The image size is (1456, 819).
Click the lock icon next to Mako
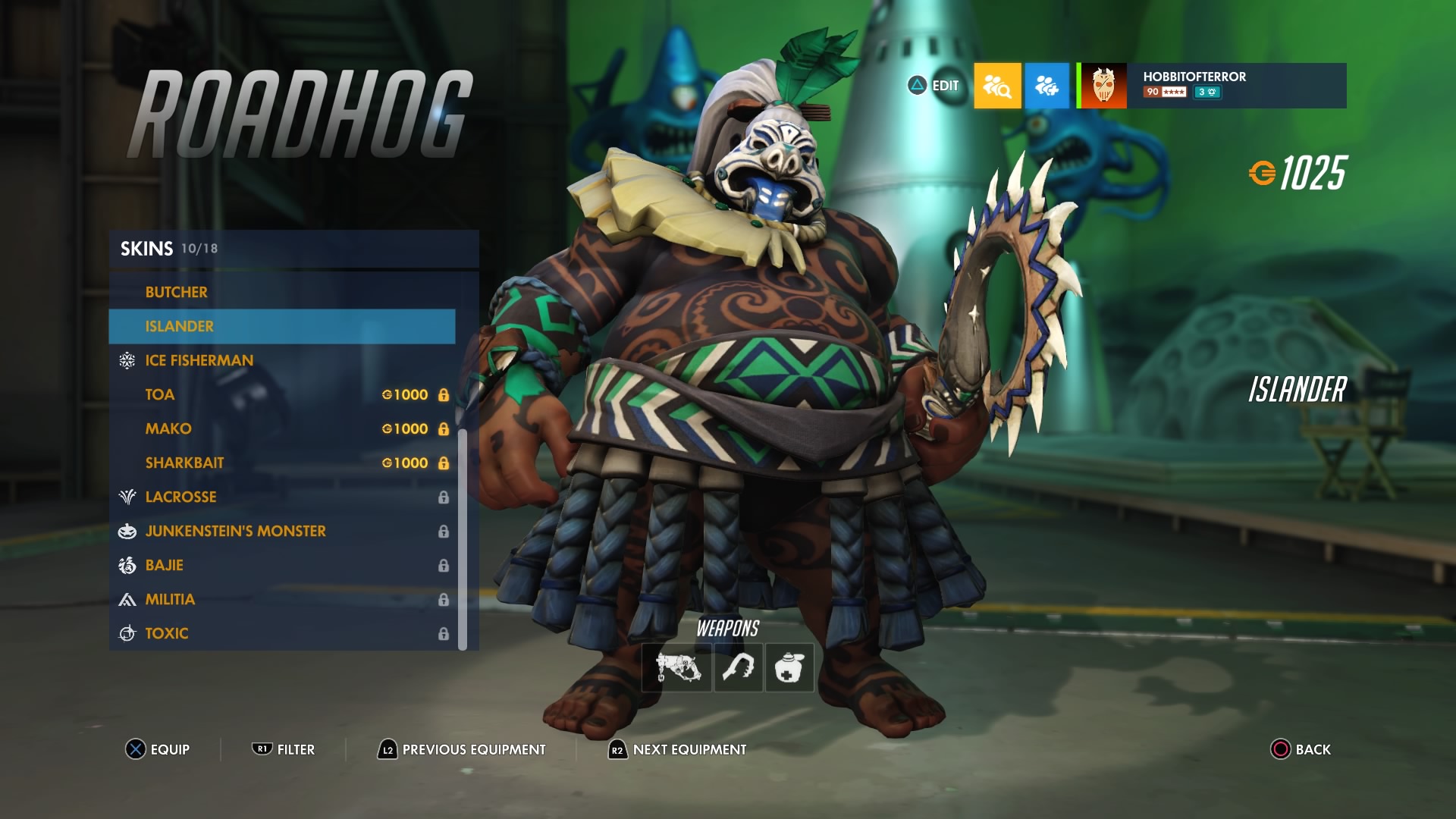444,428
